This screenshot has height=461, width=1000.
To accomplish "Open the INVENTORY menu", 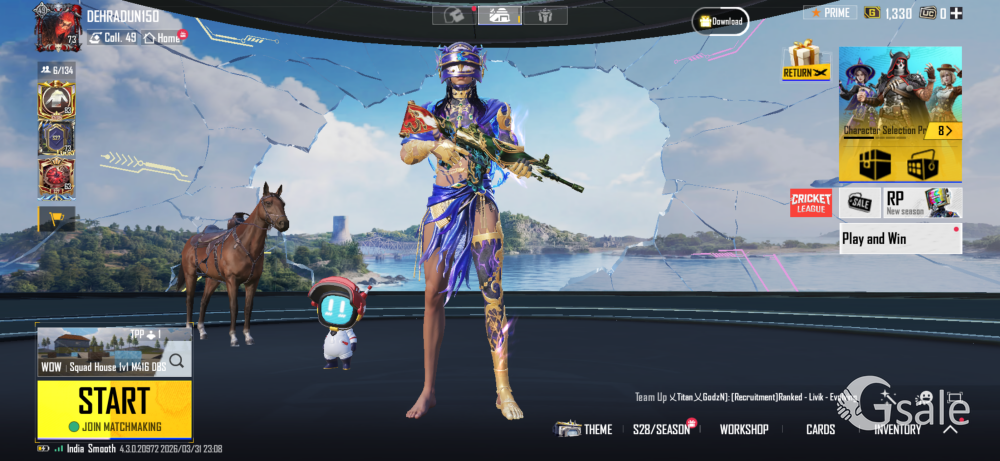I will (x=897, y=429).
